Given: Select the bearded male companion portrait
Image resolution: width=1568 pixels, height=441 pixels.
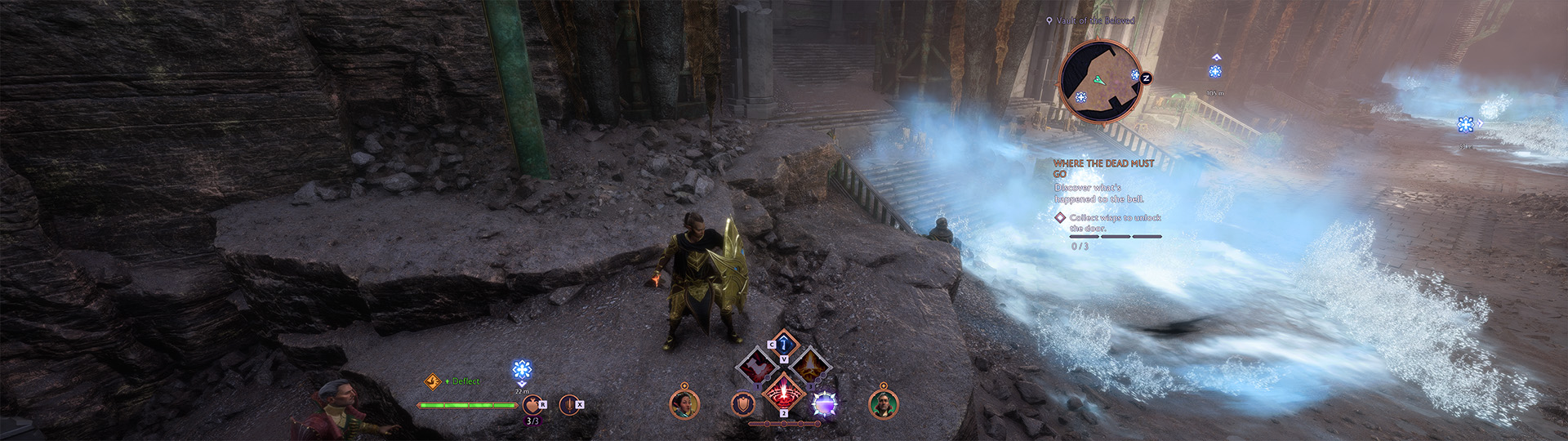Looking at the screenshot, I should point(883,403).
